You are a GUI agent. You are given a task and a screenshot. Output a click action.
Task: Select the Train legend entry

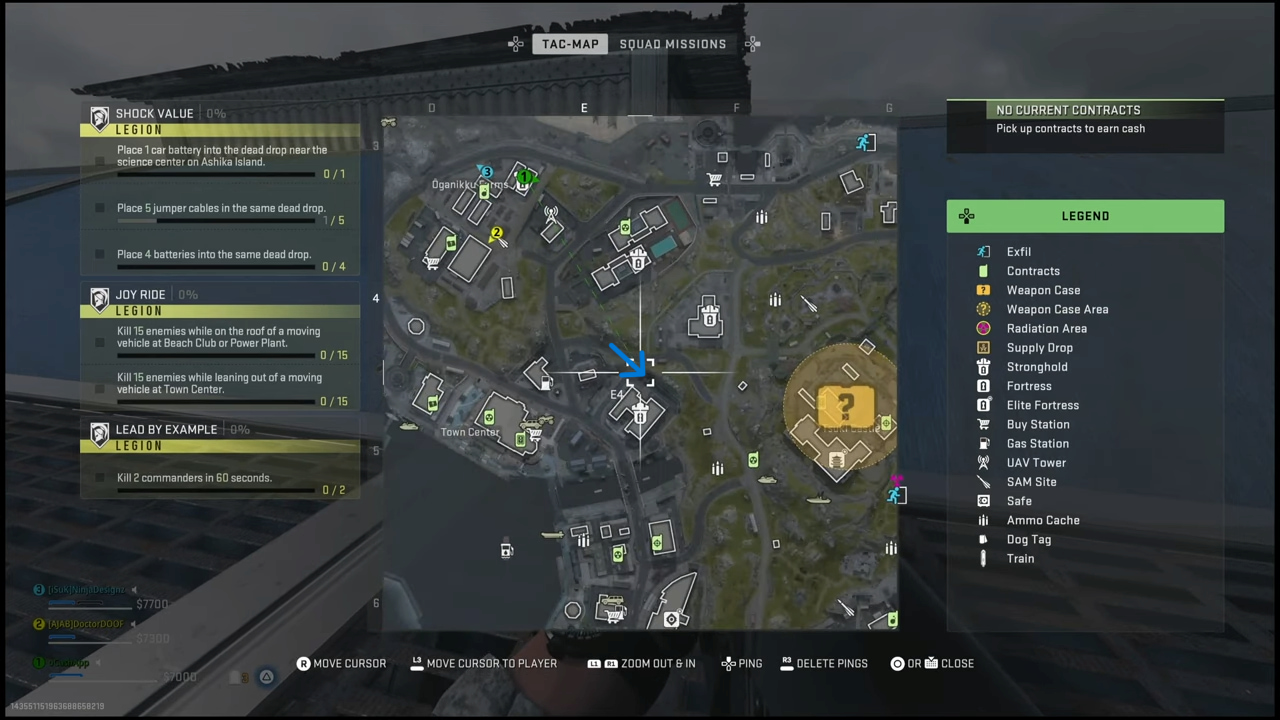tap(1020, 558)
